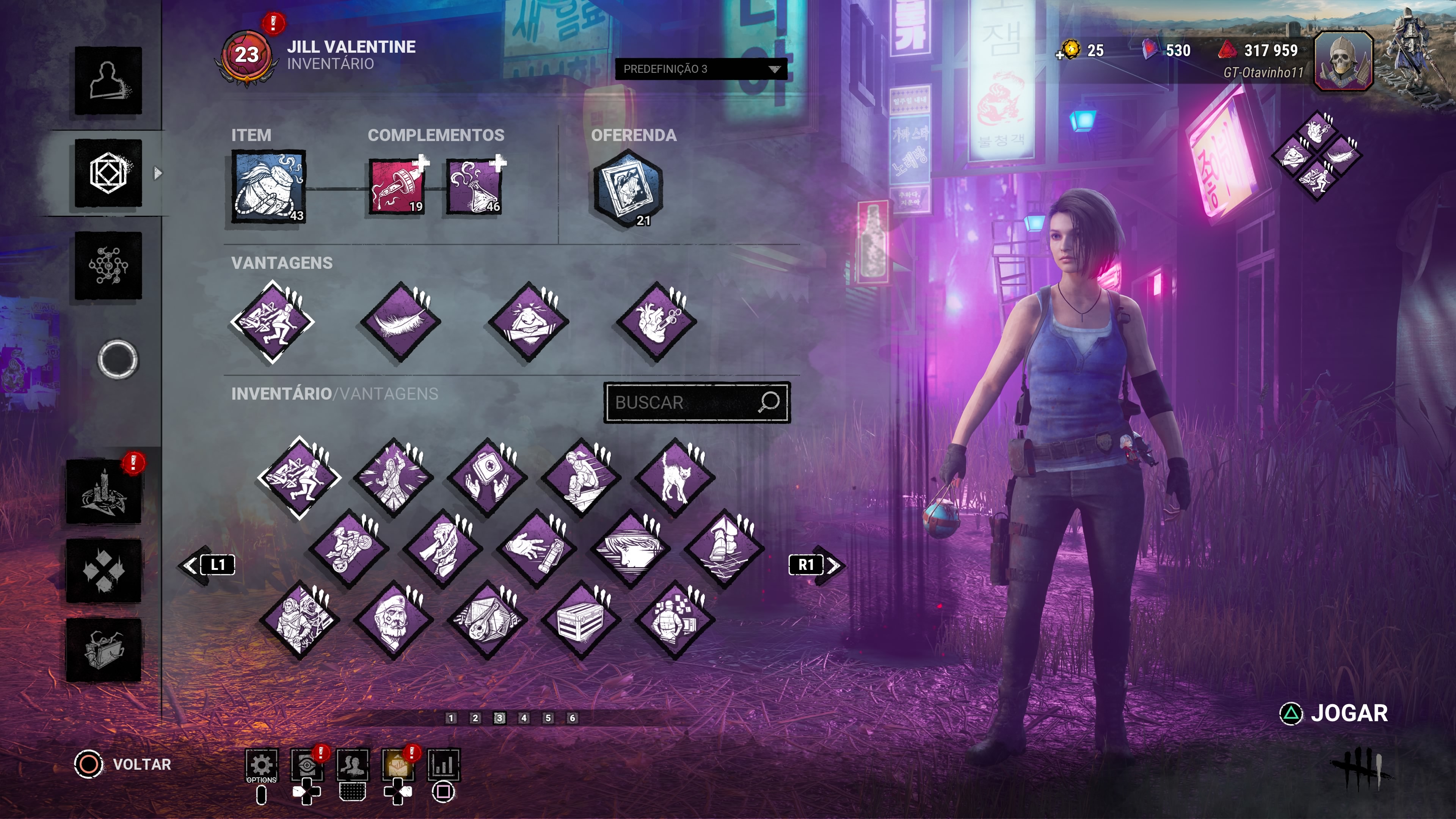Viewport: 1456px width, 819px height.
Task: Open the bloodweb node tab in sidebar
Action: [x=108, y=265]
